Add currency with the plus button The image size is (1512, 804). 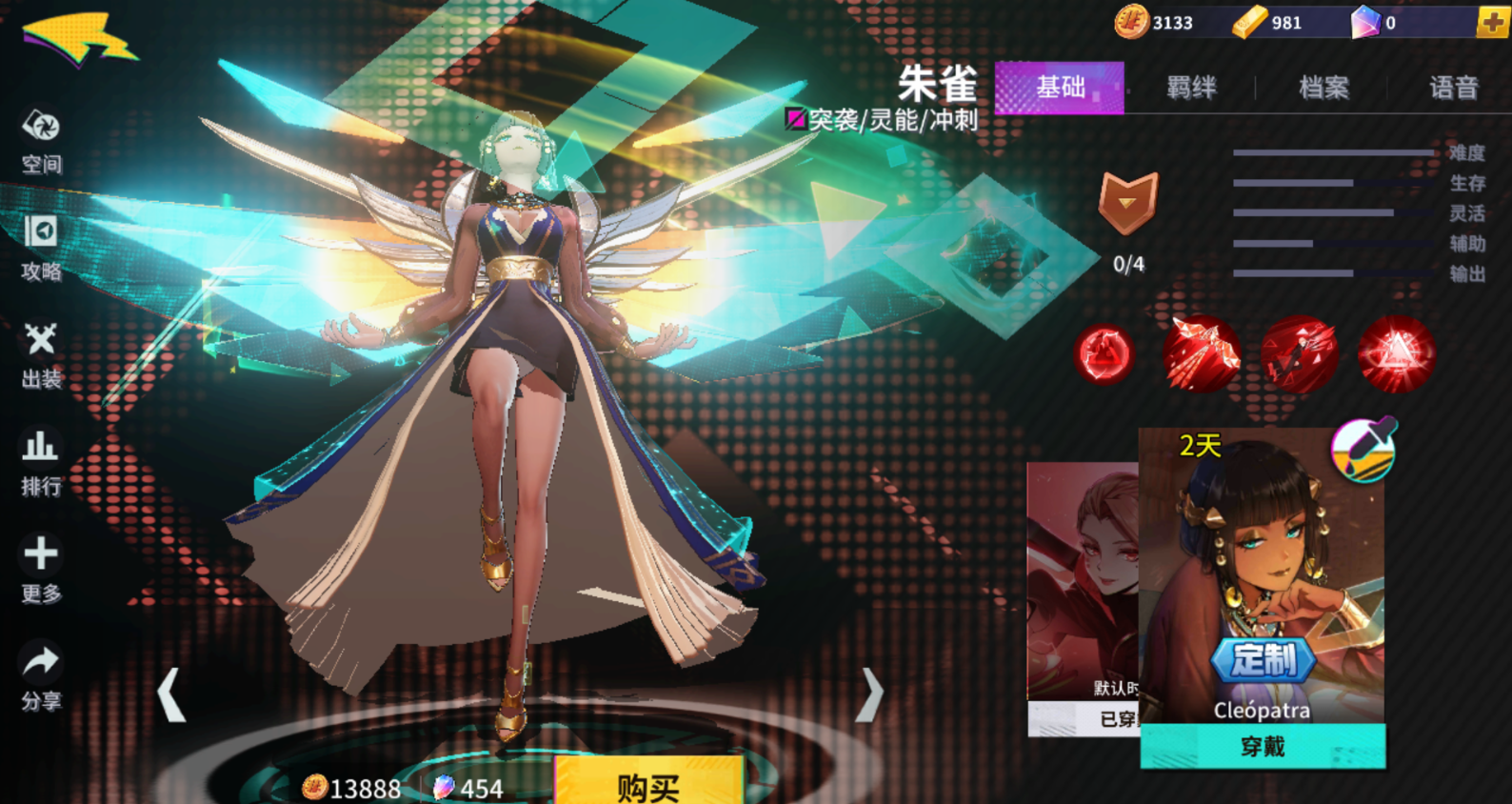pyautogui.click(x=1492, y=22)
